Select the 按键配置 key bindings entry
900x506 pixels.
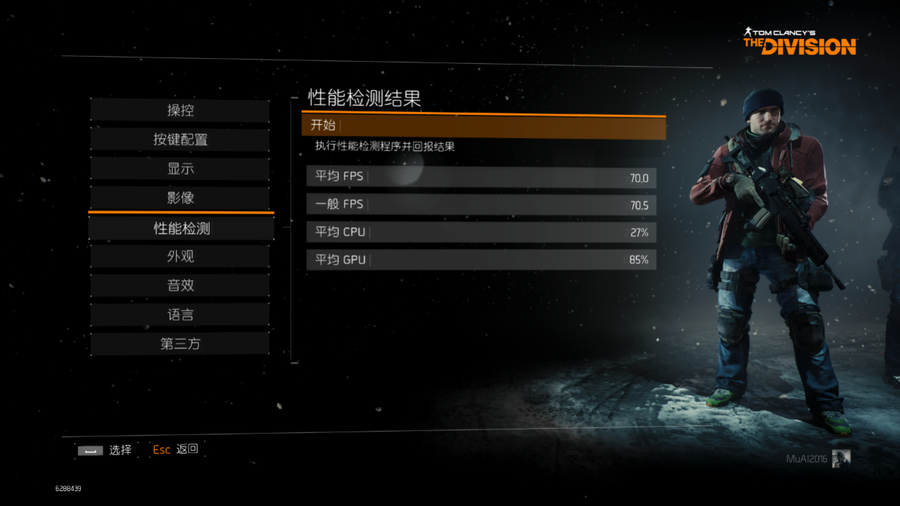[180, 140]
